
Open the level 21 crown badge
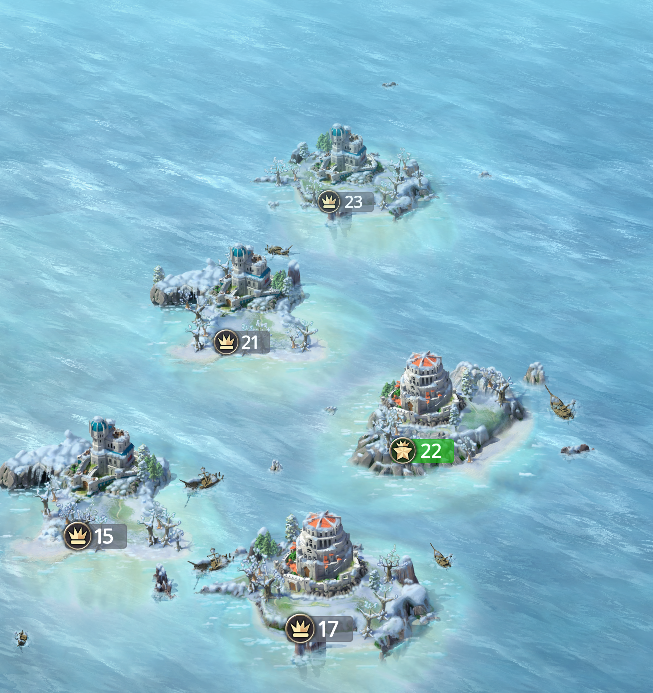pos(241,343)
